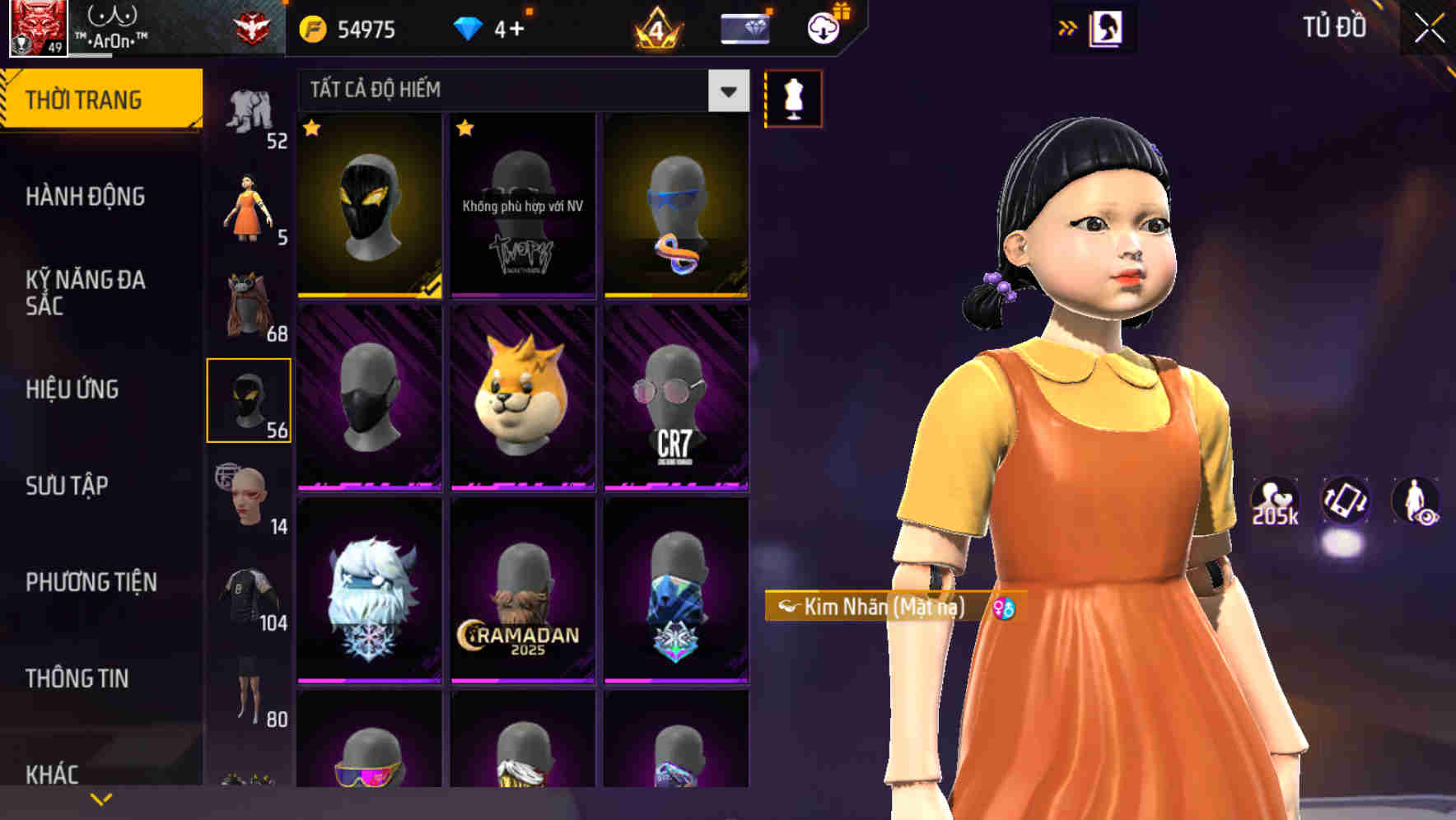Select the CR7 mask thumbnail
The width and height of the screenshot is (1456, 820).
tap(675, 399)
